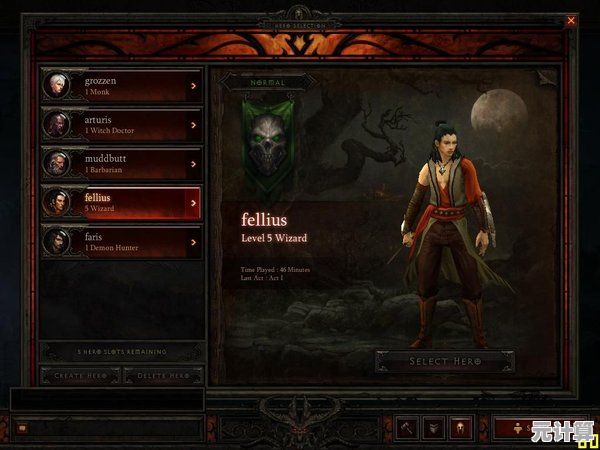
Task: Open the chat box at bottom left
Action: (x=22, y=428)
